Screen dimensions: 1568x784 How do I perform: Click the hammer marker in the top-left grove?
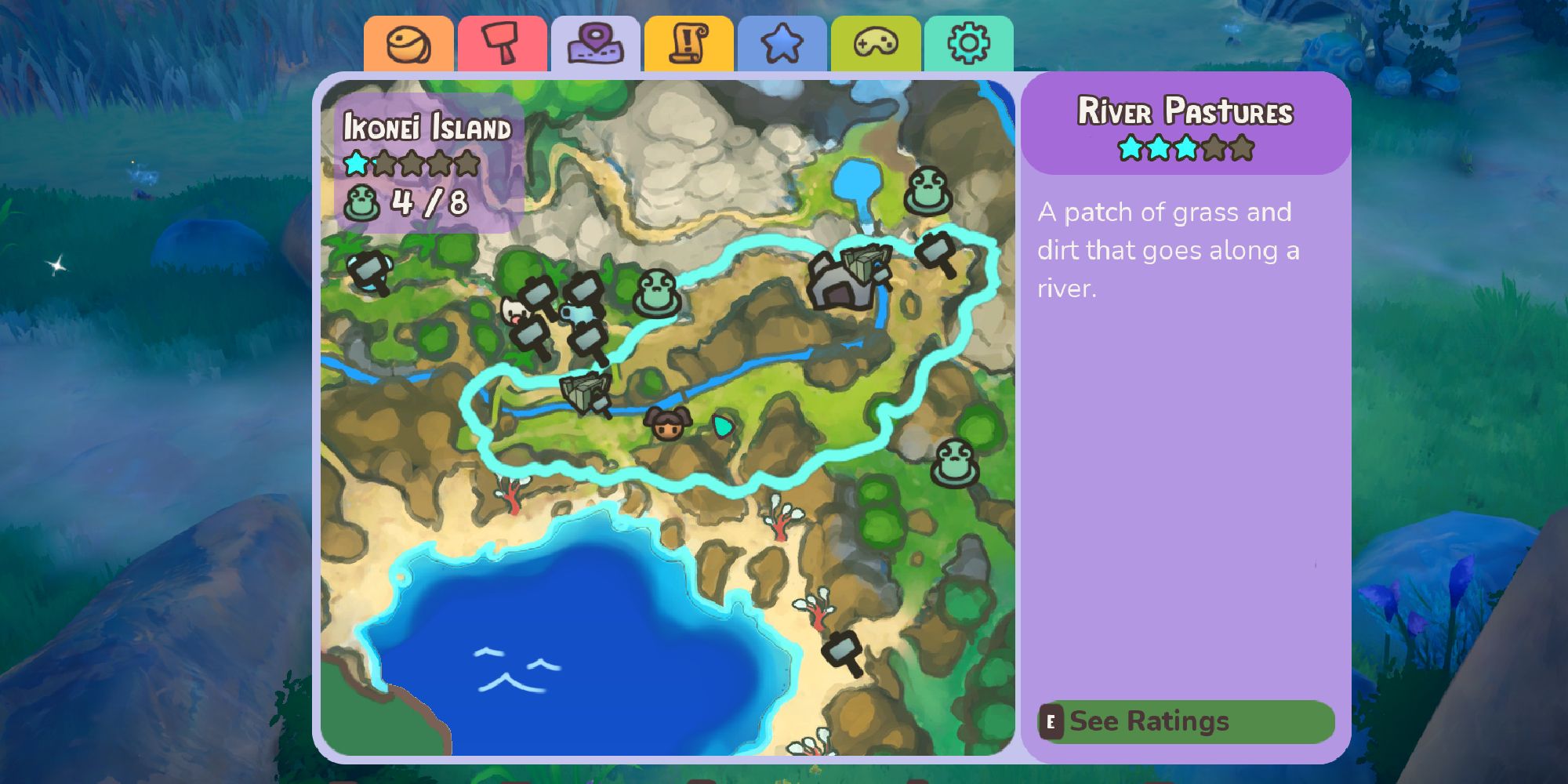click(x=368, y=272)
